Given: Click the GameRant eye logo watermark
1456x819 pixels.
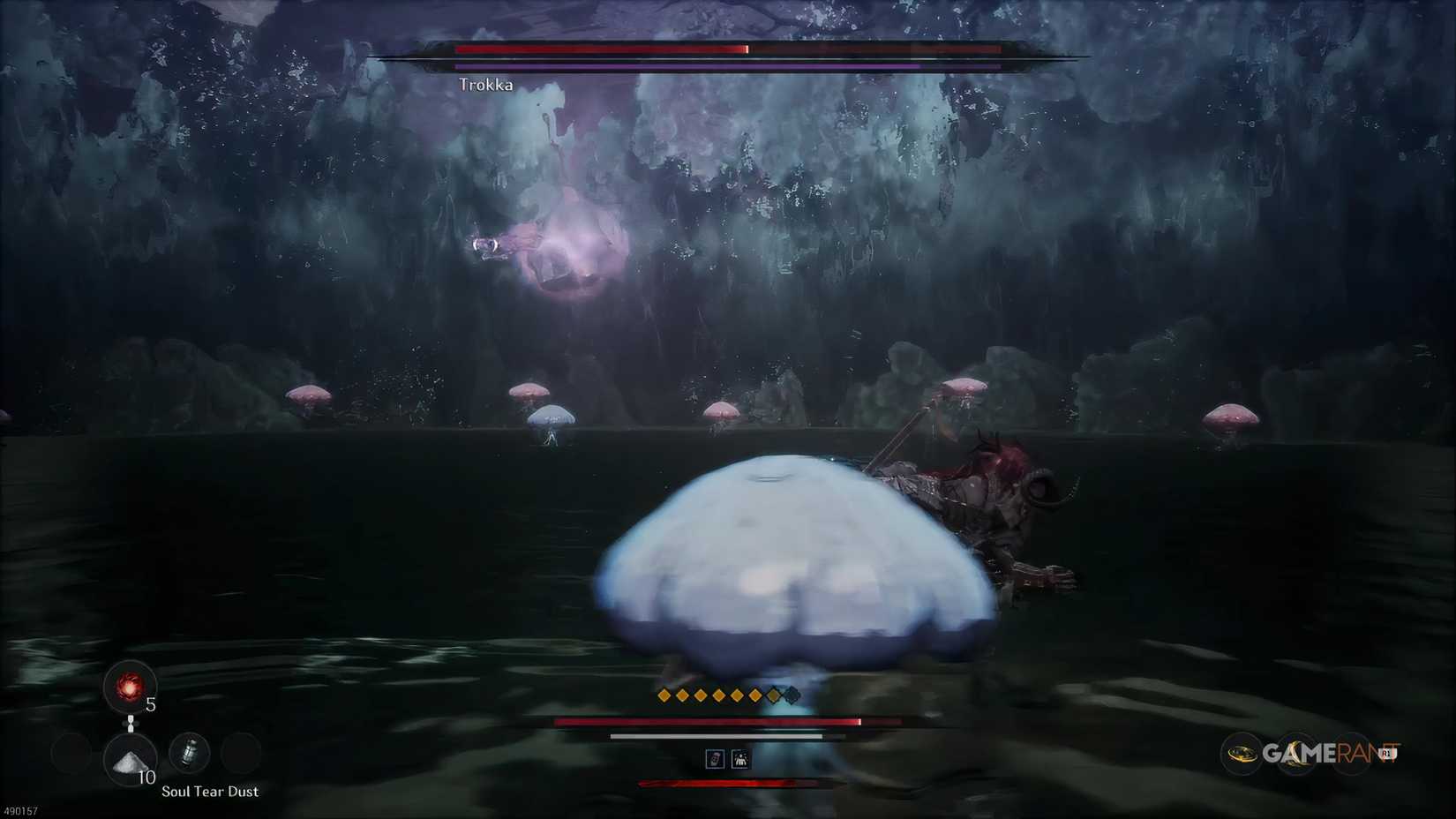Looking at the screenshot, I should tap(1243, 755).
